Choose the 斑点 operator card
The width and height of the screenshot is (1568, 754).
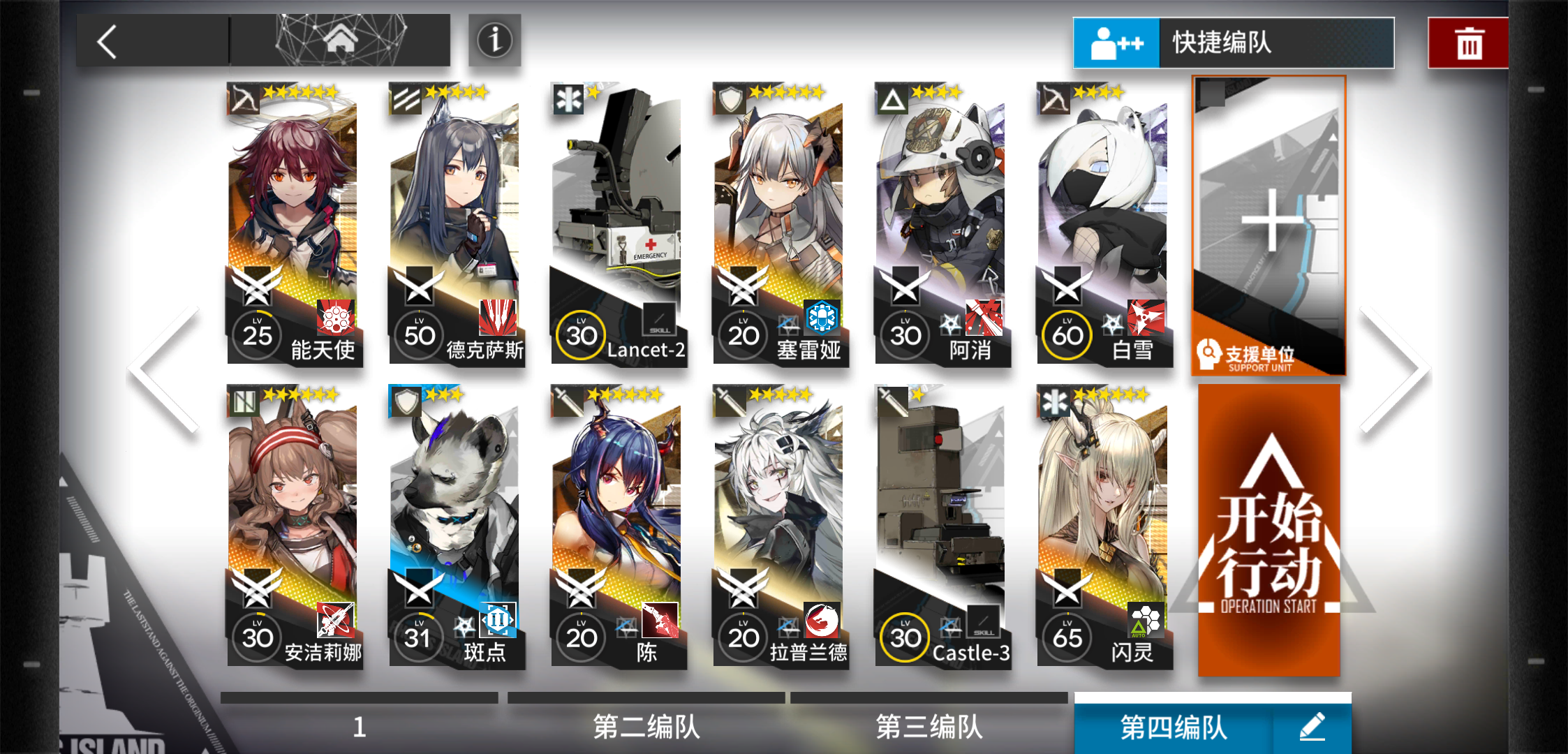[x=454, y=526]
